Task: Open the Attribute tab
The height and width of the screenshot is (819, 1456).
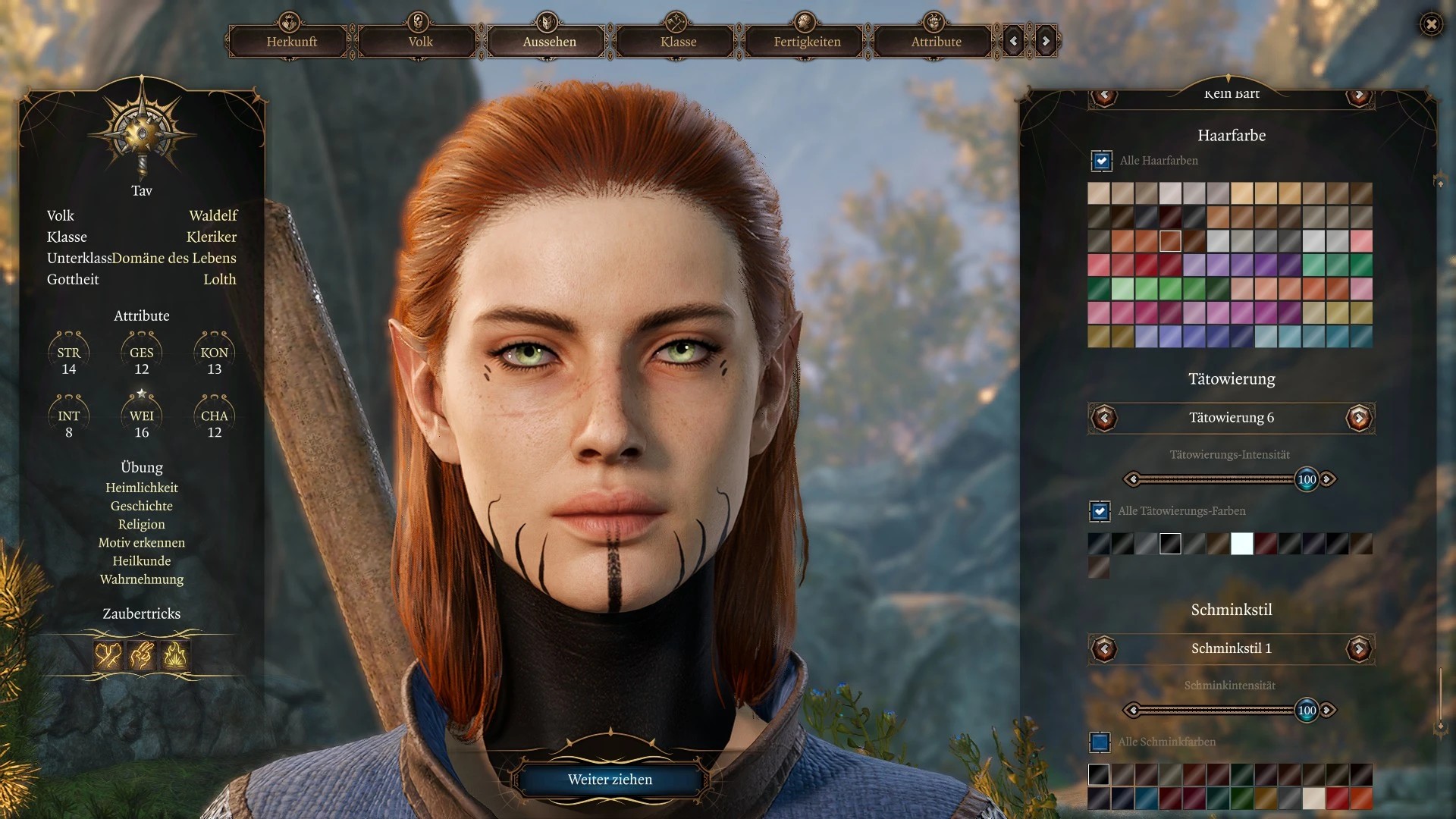Action: (x=936, y=42)
